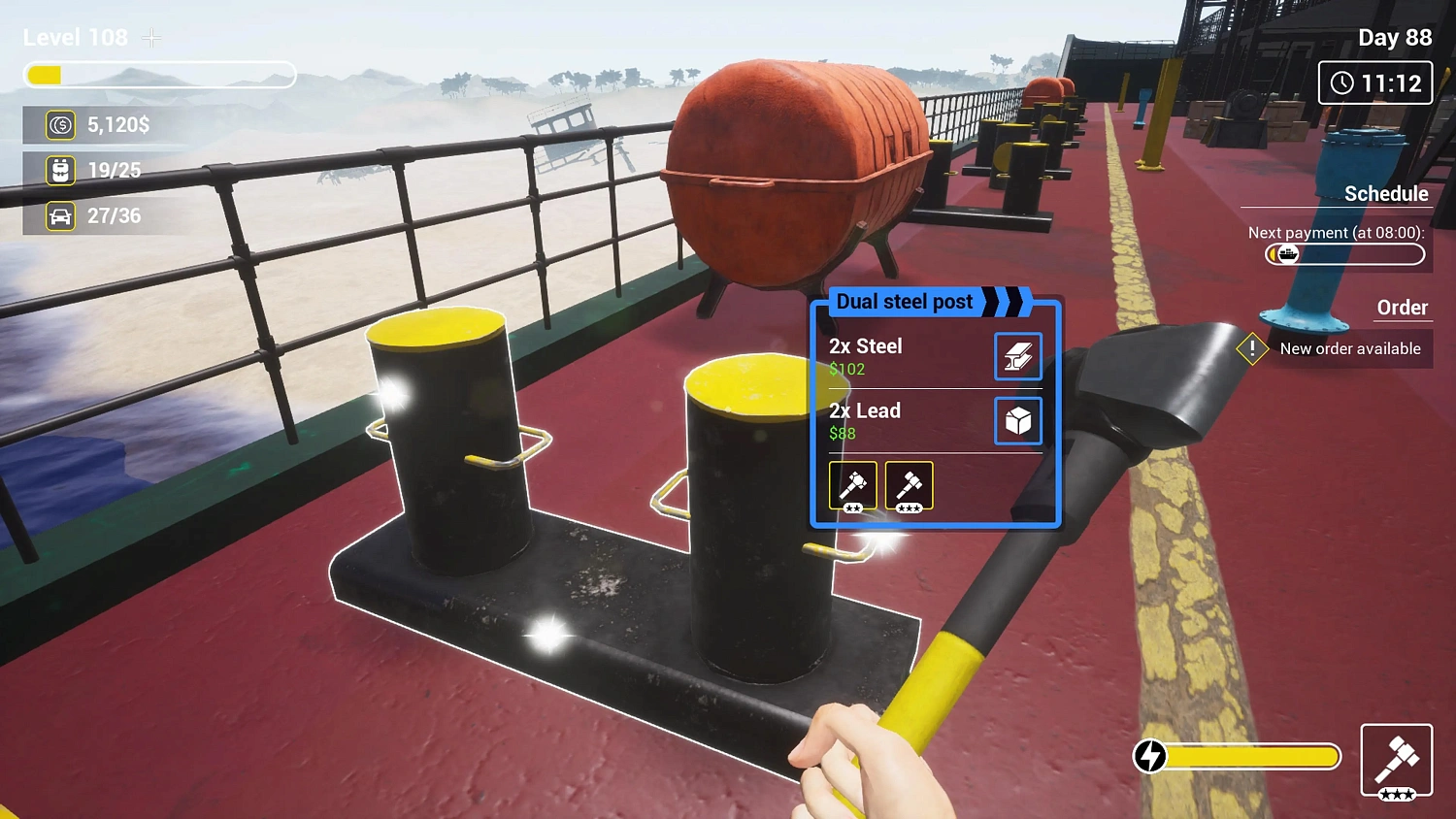Select the steel beam icon for 2x Steel

point(1018,356)
